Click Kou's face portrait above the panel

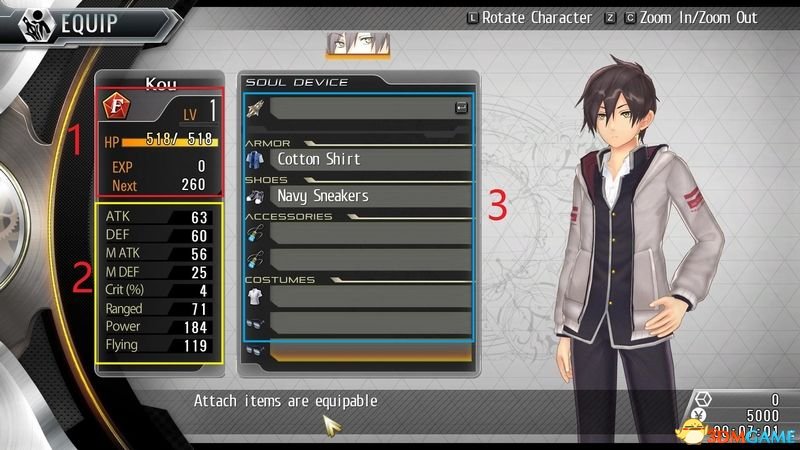click(358, 45)
